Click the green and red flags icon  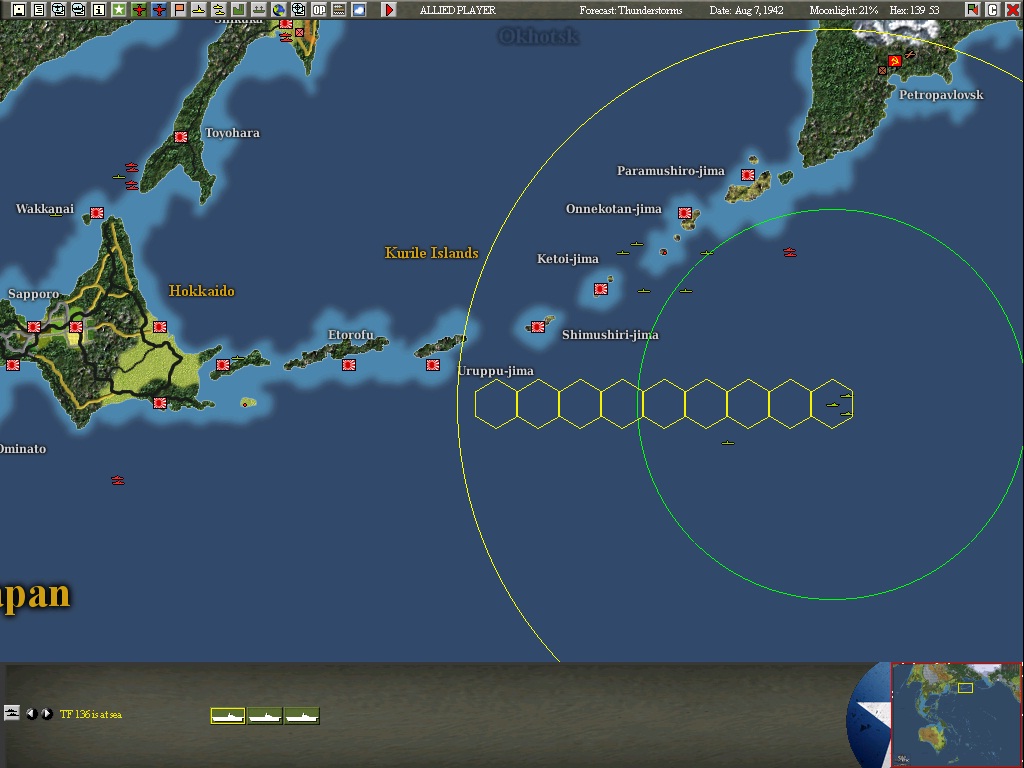(972, 10)
